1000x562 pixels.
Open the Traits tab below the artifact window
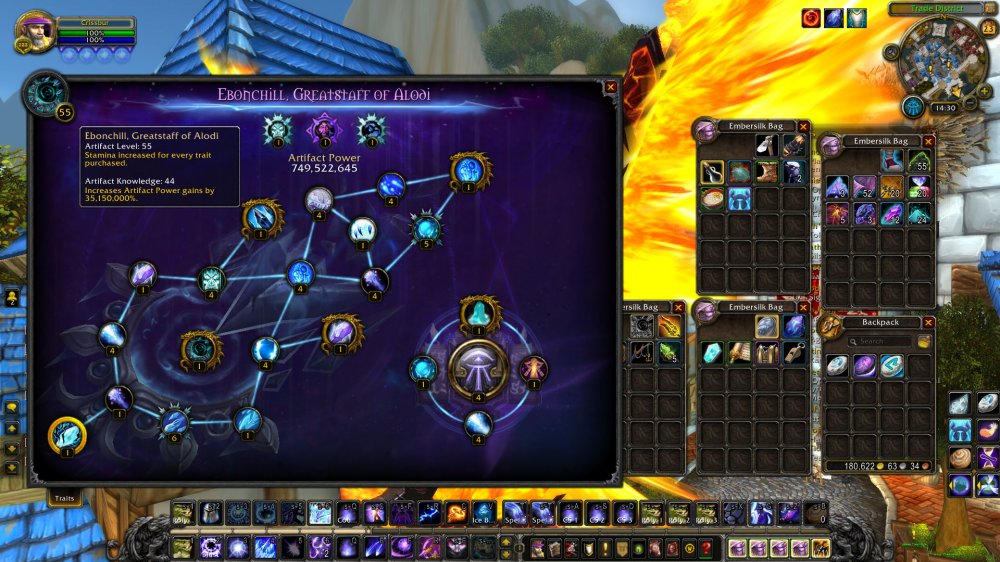(64, 497)
